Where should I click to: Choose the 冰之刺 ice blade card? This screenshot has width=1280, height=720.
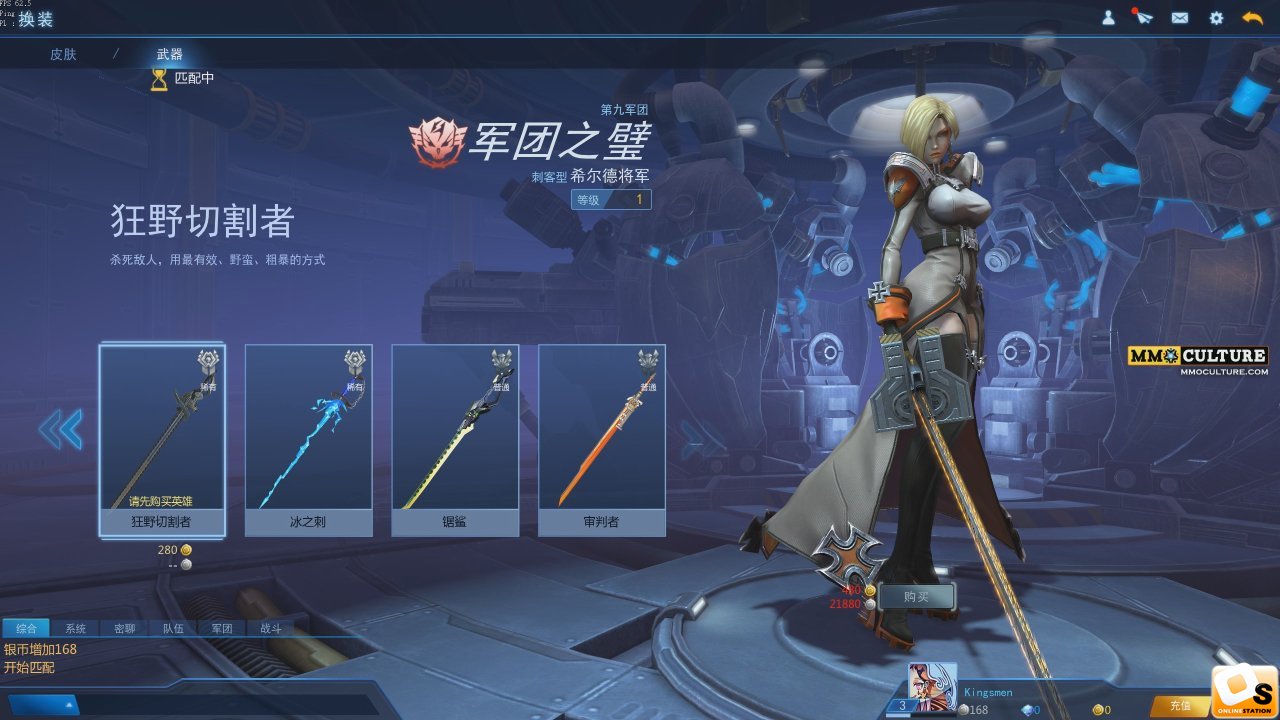click(308, 440)
